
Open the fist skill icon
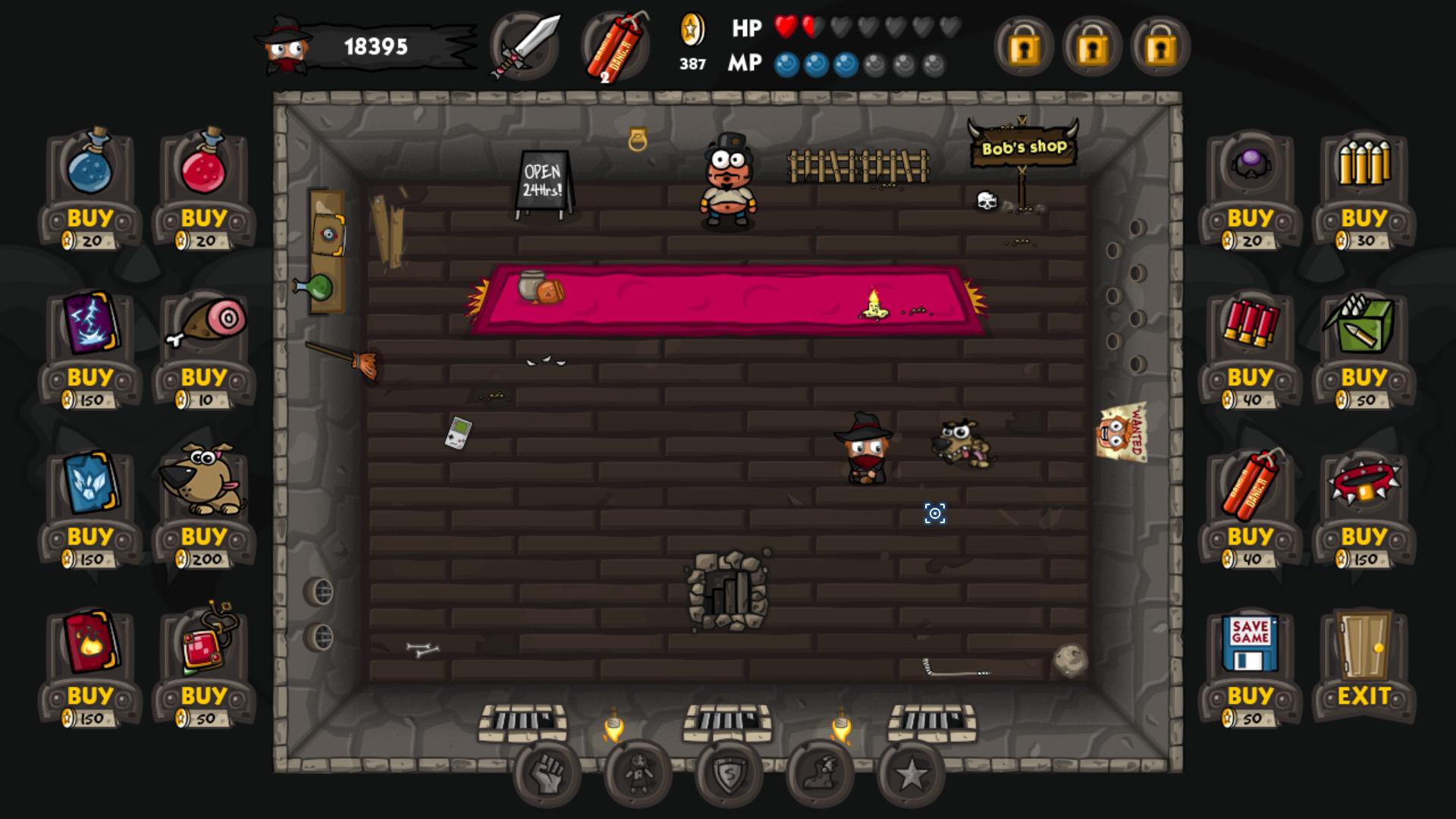(x=547, y=774)
